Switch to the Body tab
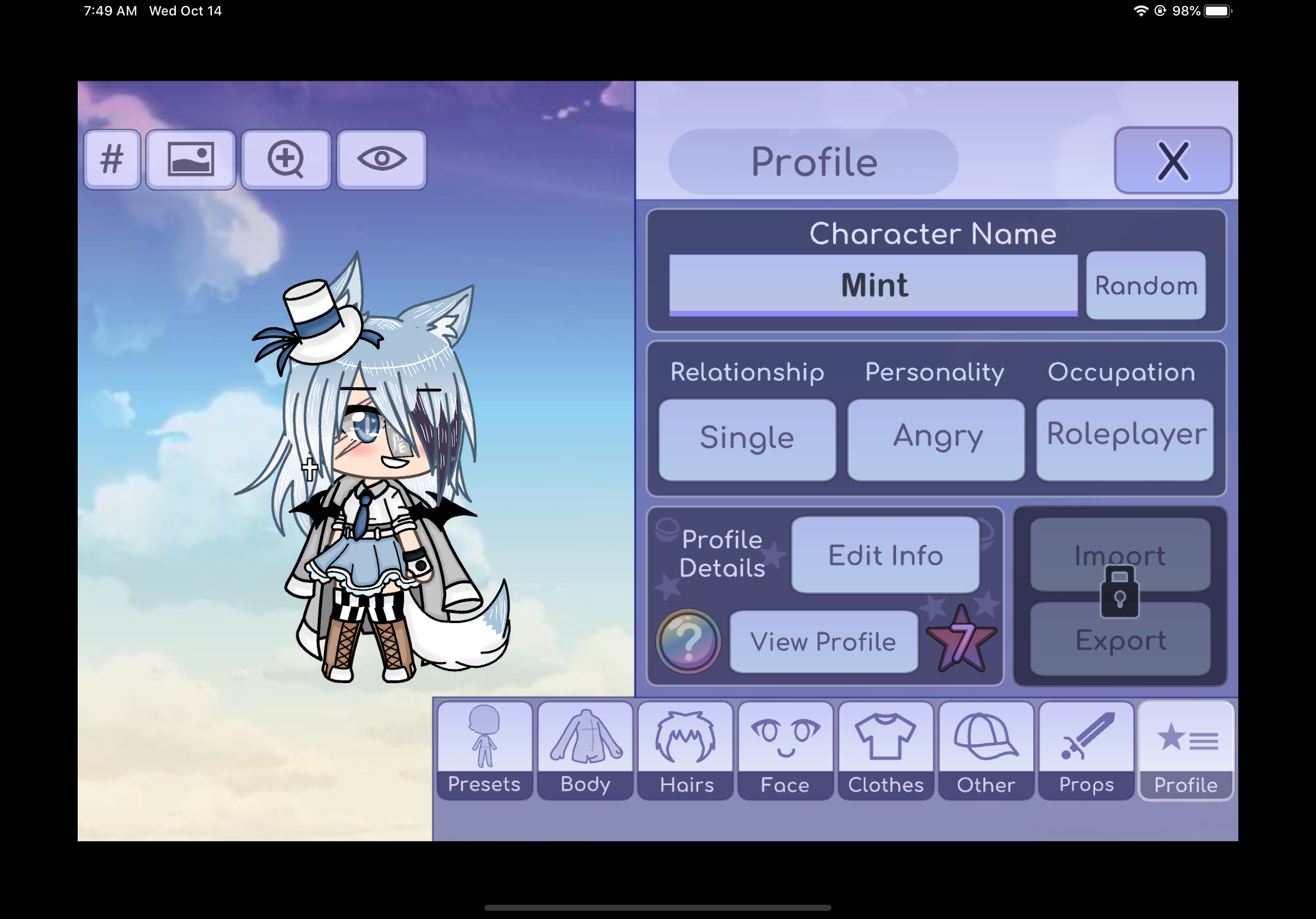The height and width of the screenshot is (919, 1316). point(585,749)
